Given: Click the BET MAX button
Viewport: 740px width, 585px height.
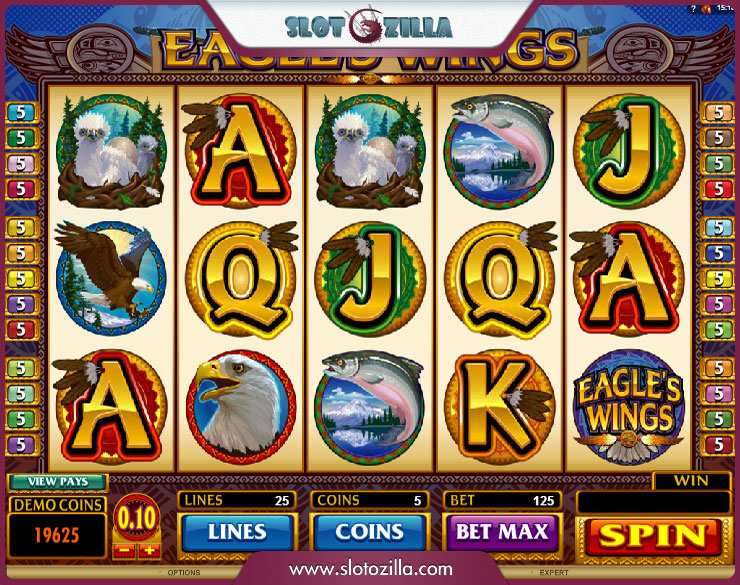Looking at the screenshot, I should point(503,531).
